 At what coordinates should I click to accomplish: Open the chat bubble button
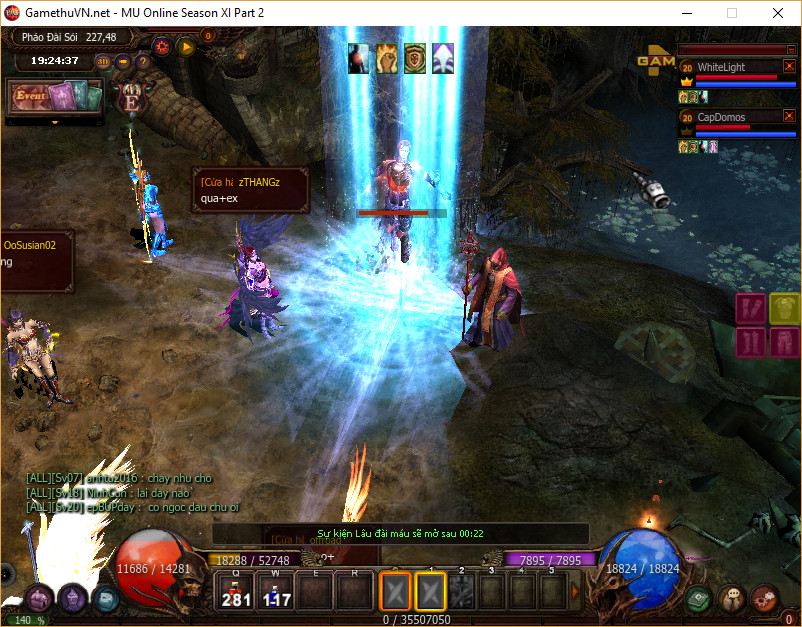[731, 598]
